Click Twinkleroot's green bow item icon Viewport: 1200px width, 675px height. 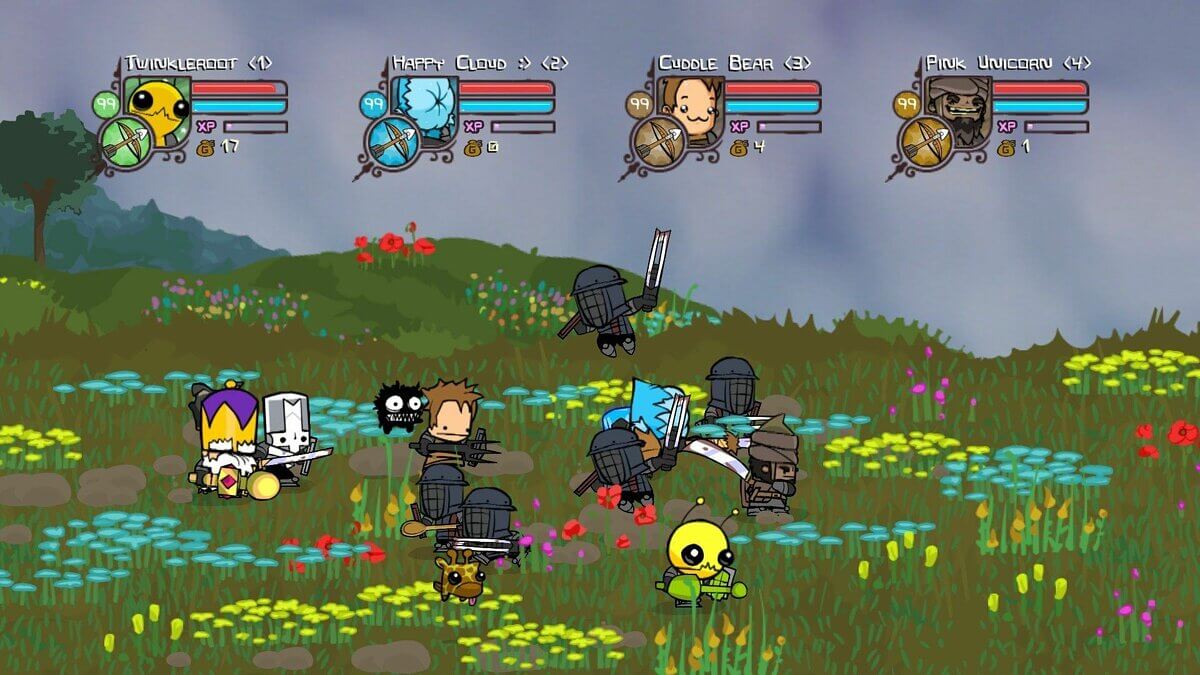pos(126,143)
